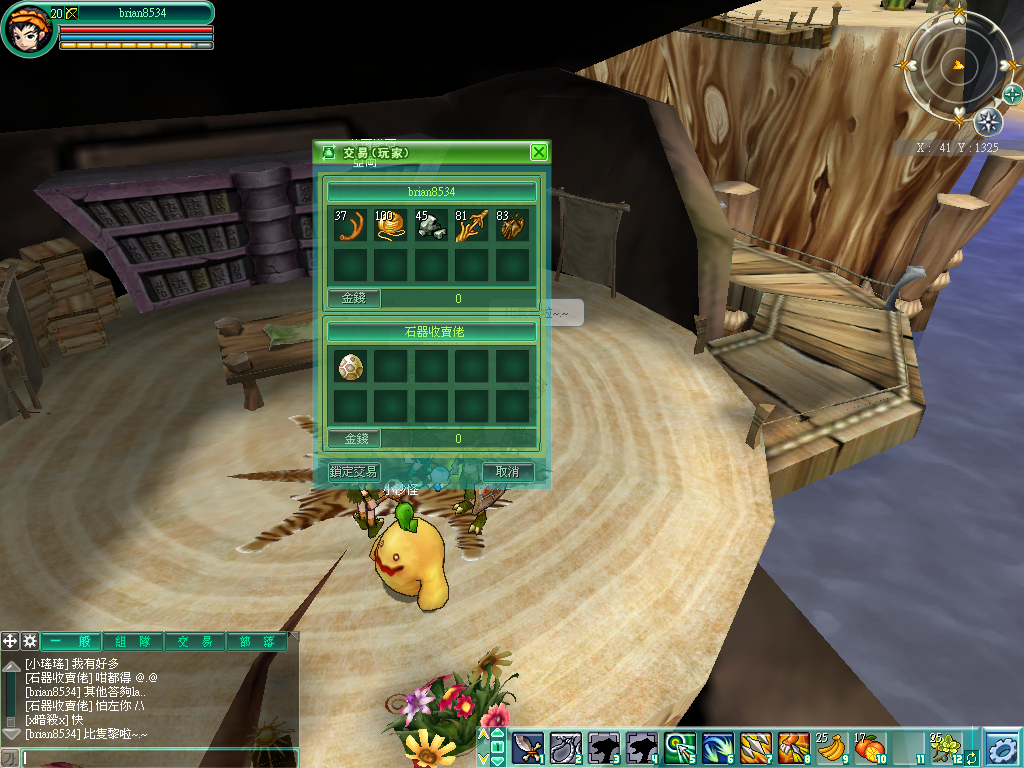This screenshot has width=1024, height=768.
Task: Activate the green target arrow skill
Action: pos(680,747)
